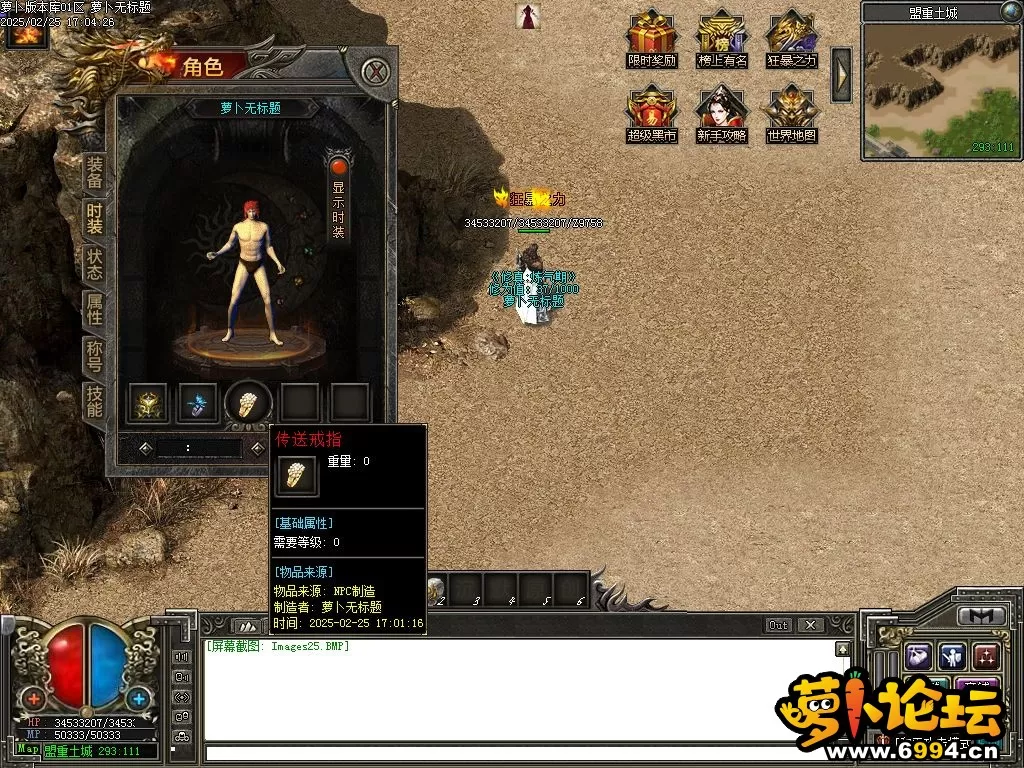This screenshot has height=768, width=1024.
Task: Select the golden helmet equipment slot
Action: [x=147, y=403]
